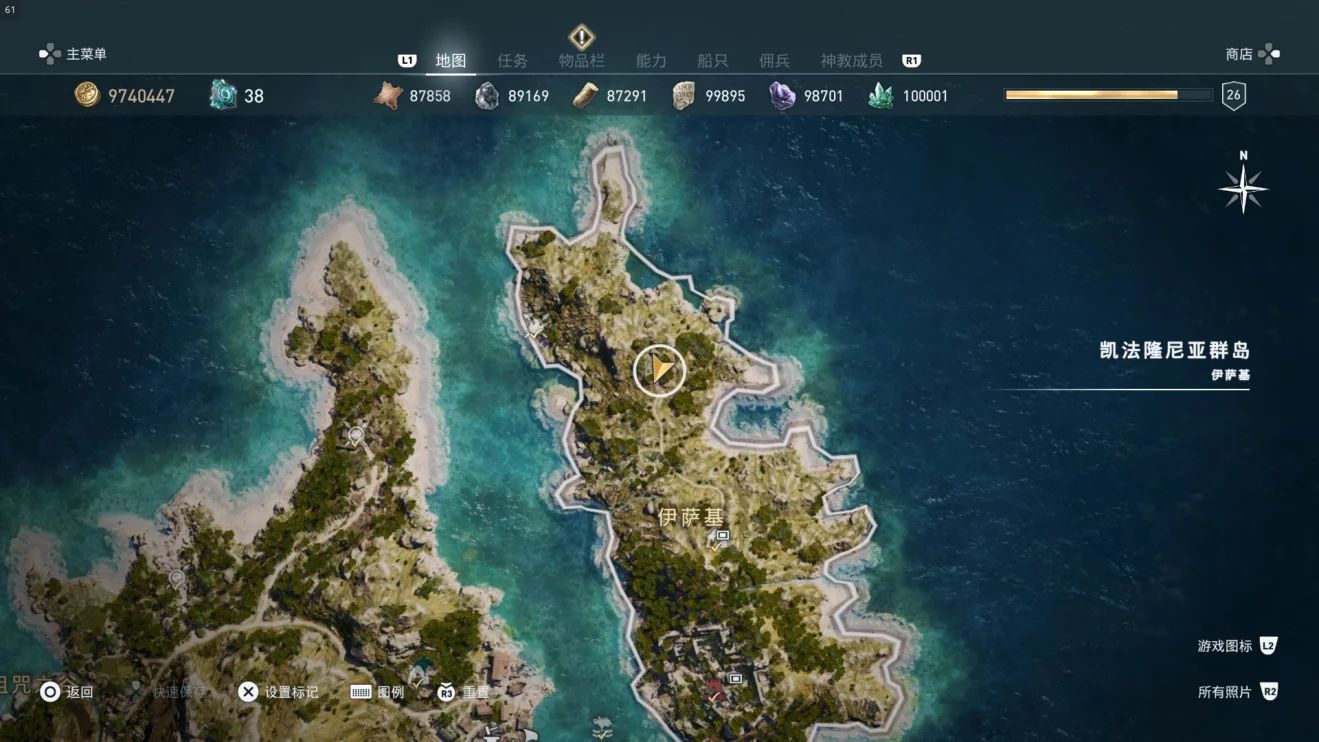Click the 返回 back button
The image size is (1319, 742).
67,692
